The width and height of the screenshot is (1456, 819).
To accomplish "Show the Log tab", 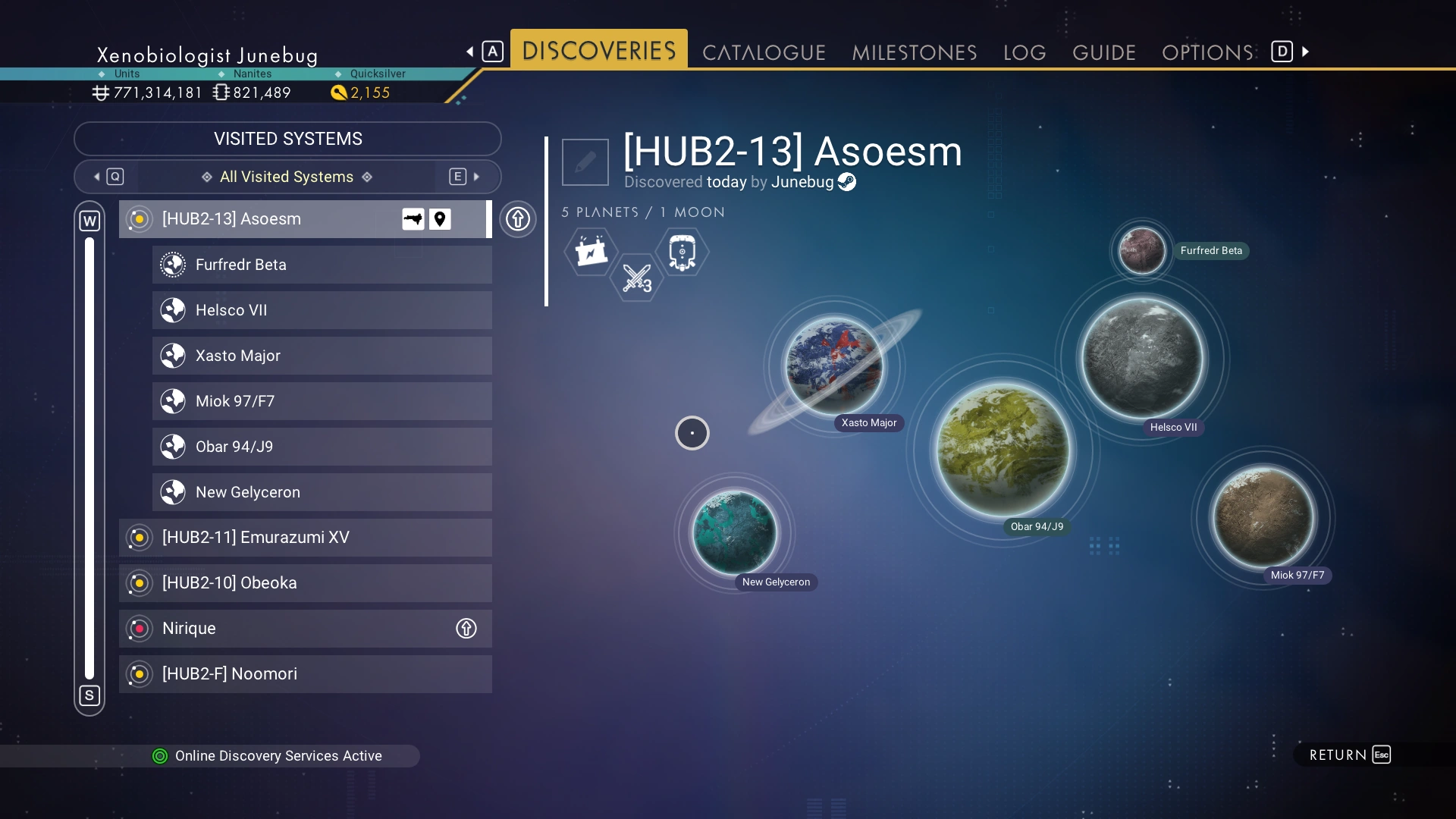I will pyautogui.click(x=1025, y=52).
